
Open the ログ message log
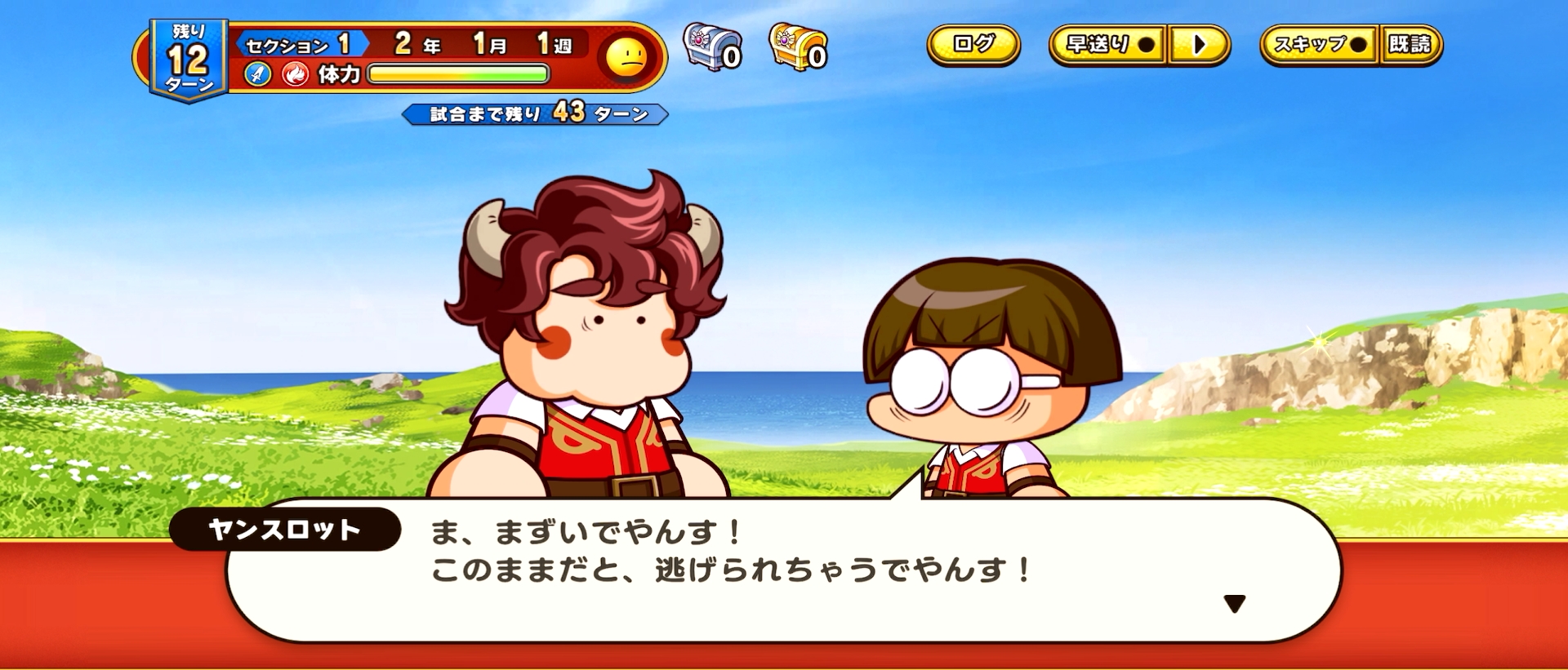click(972, 47)
